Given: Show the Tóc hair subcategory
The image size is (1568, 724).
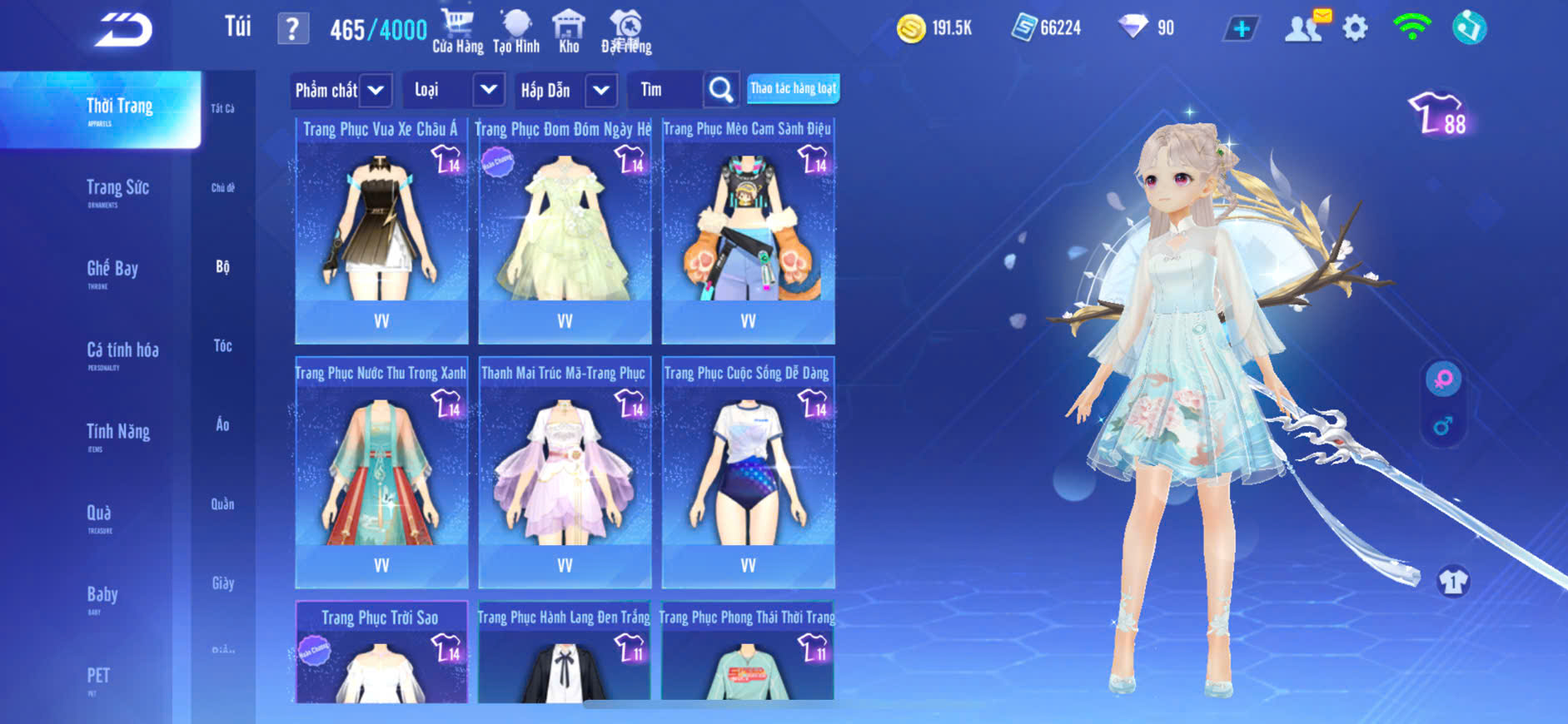Looking at the screenshot, I should point(222,345).
